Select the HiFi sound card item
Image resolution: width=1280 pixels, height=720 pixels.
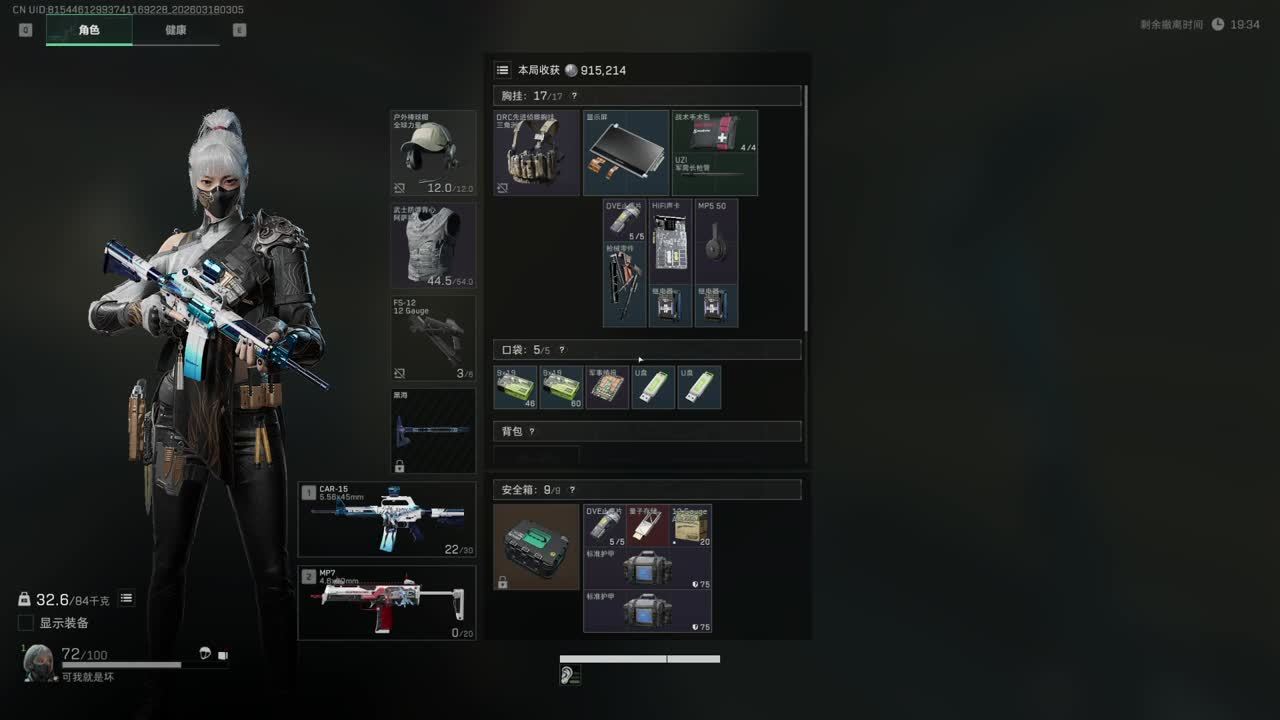click(671, 241)
